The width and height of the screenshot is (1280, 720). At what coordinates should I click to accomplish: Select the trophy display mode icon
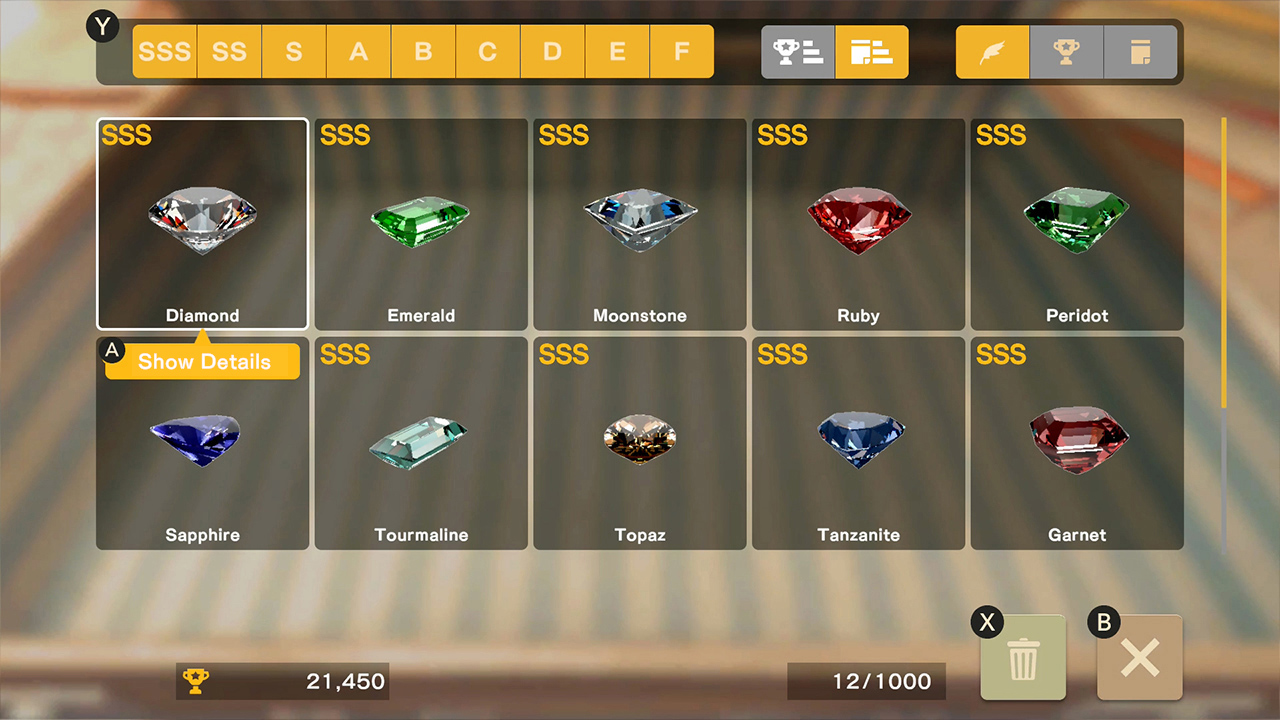[1066, 51]
